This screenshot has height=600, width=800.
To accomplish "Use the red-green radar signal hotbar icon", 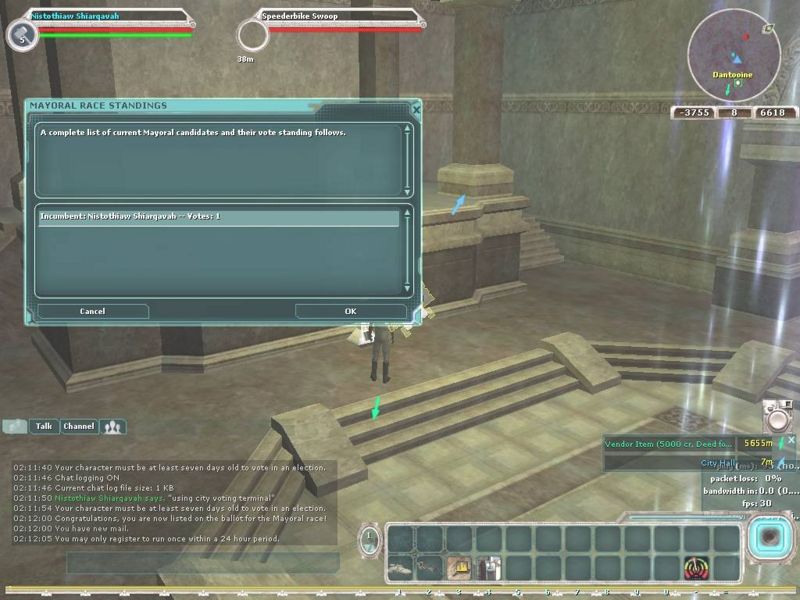I will pos(697,568).
